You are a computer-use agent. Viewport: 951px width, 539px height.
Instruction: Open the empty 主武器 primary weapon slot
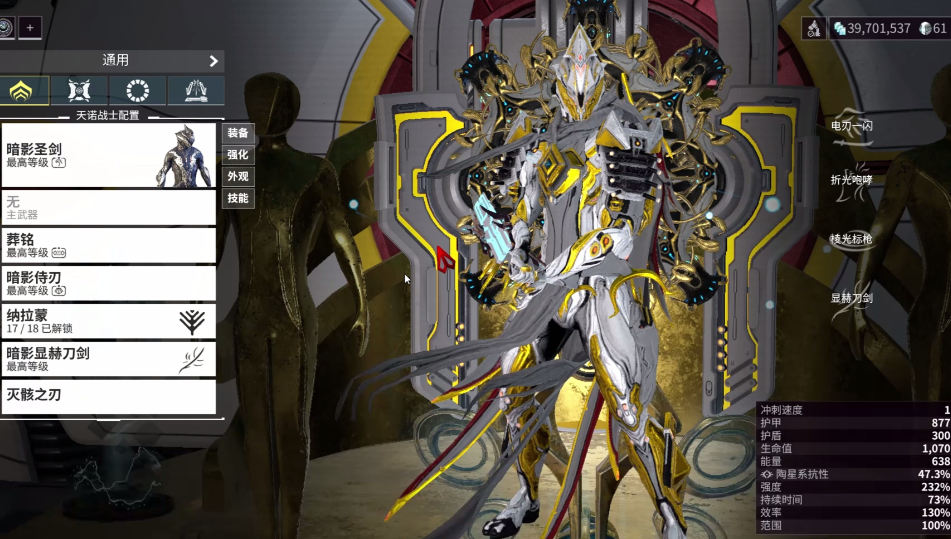coord(108,207)
